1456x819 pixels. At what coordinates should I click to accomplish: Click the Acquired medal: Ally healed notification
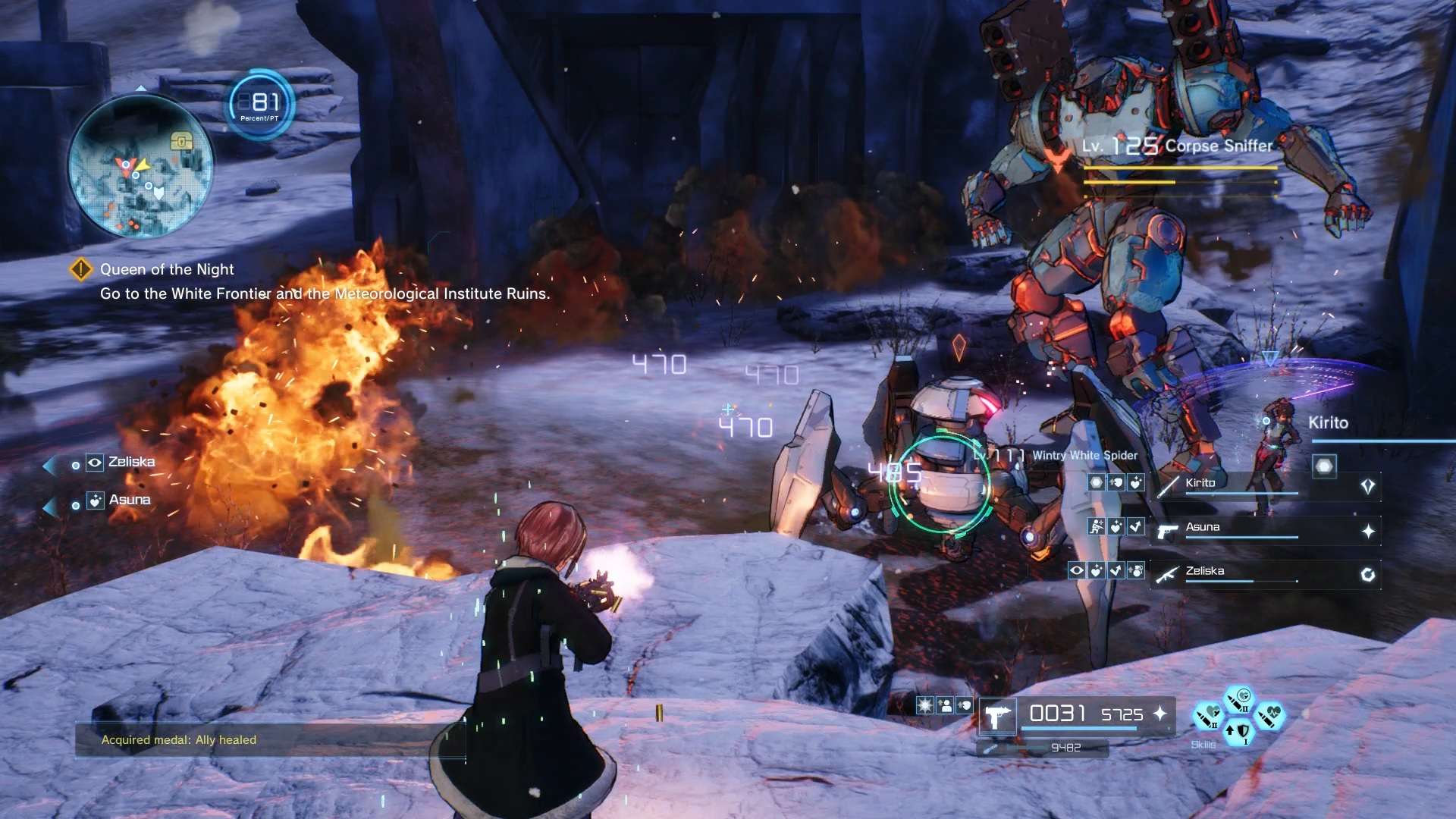tap(179, 740)
